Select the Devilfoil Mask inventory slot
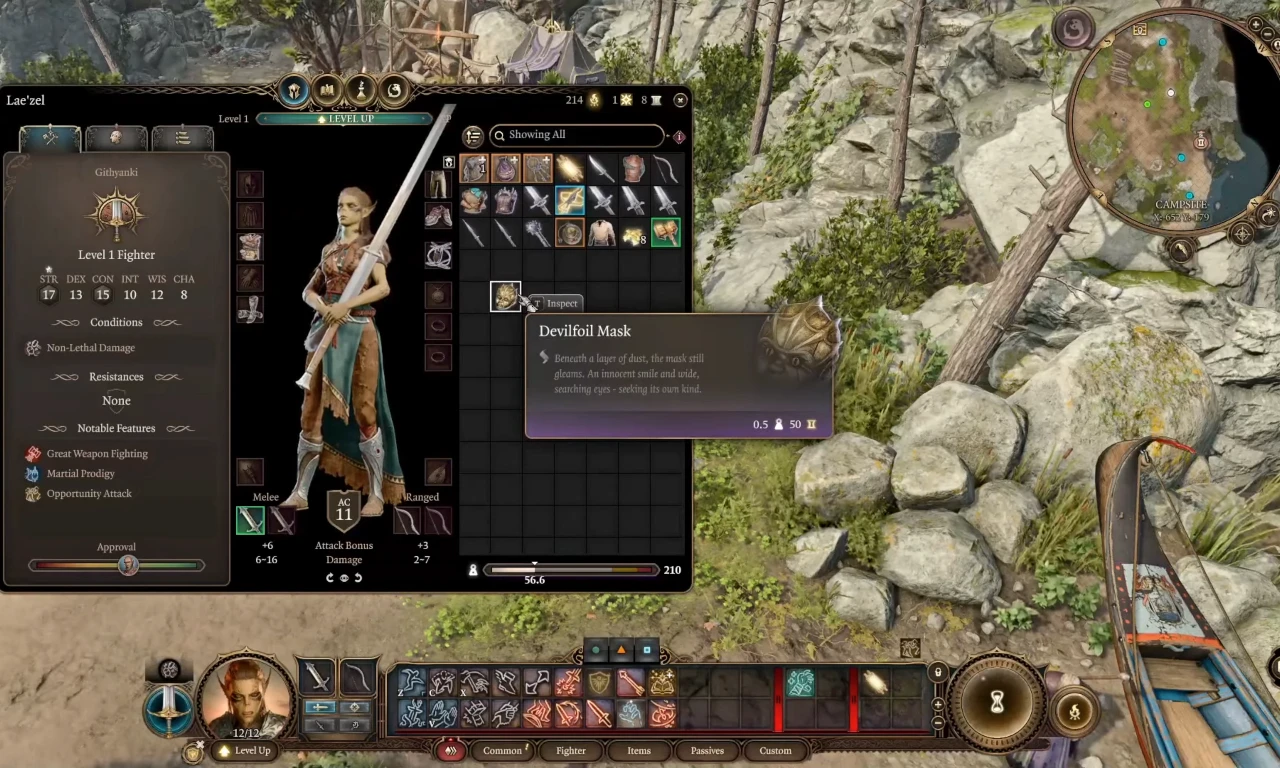The height and width of the screenshot is (768, 1280). 505,297
